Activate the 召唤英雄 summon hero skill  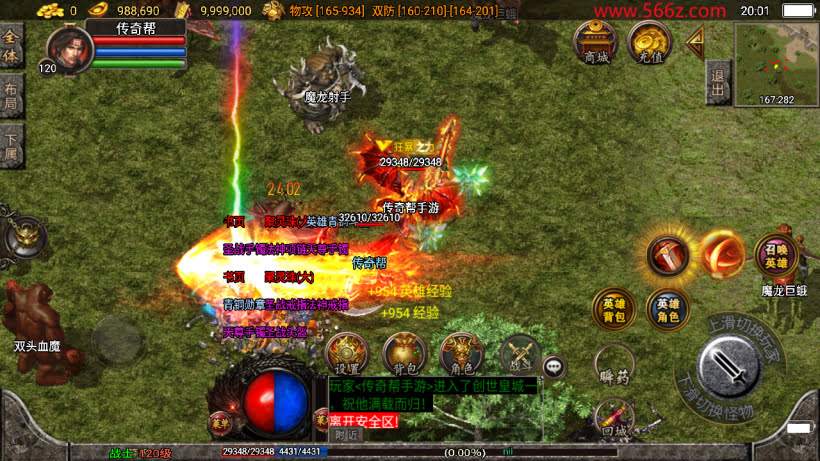pos(774,257)
